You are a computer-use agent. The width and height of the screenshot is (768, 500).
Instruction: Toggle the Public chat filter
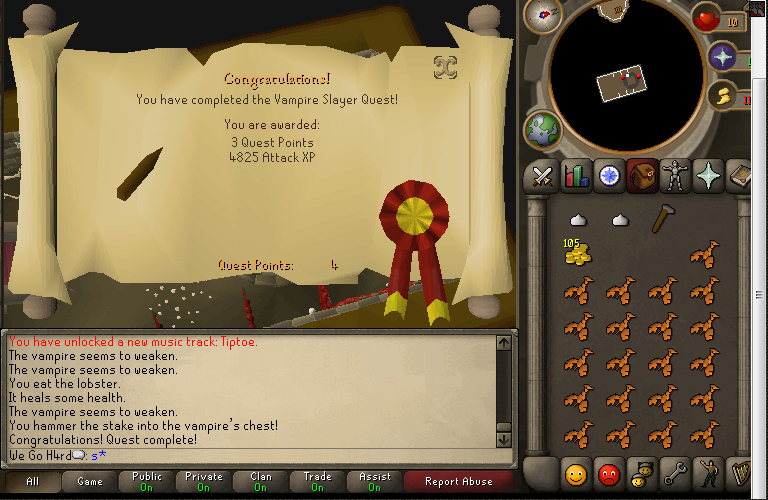click(x=147, y=482)
